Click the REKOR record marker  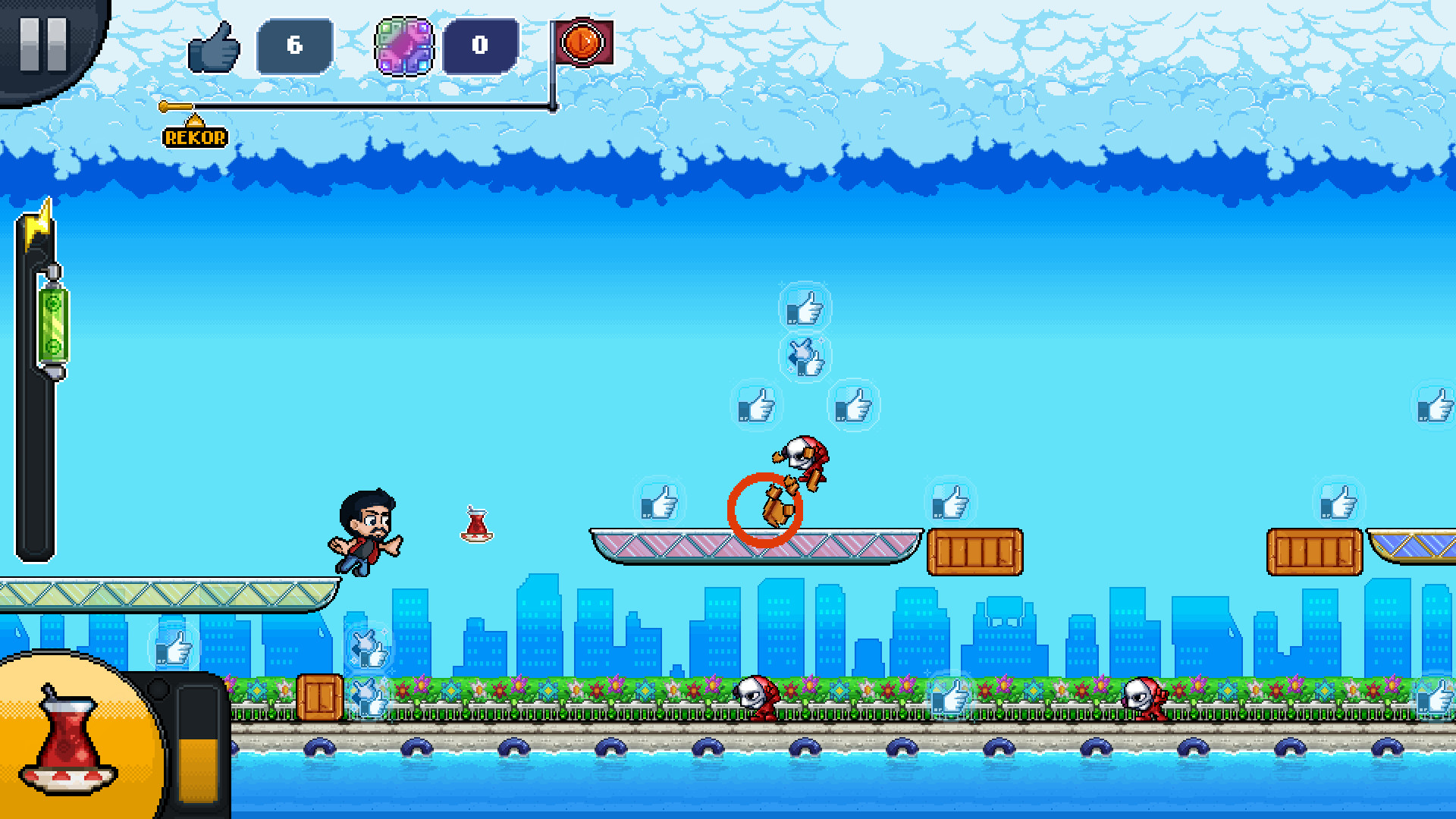(194, 138)
